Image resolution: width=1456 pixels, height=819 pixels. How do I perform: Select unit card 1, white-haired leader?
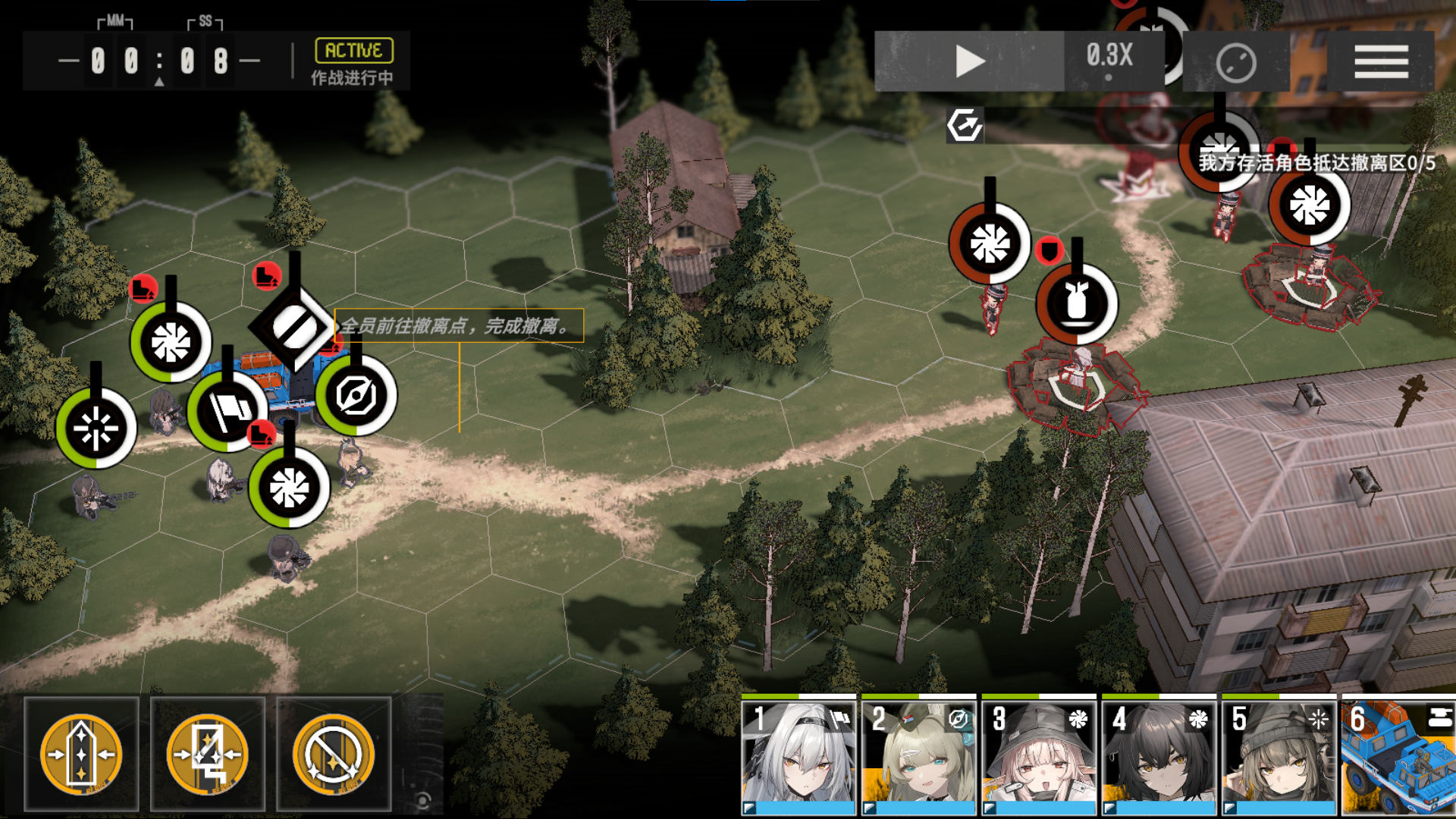[799, 755]
